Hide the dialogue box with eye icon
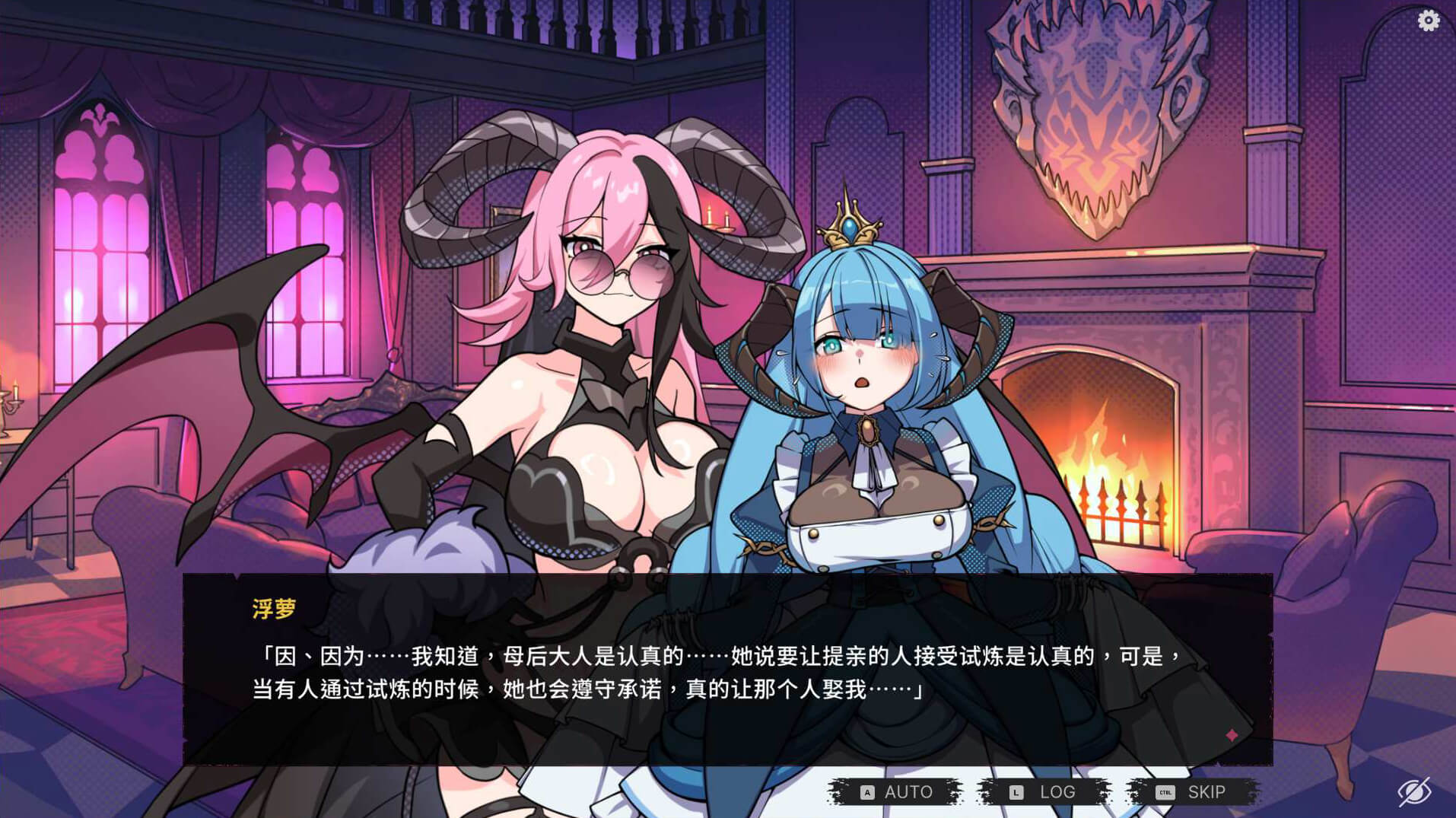 (x=1414, y=792)
